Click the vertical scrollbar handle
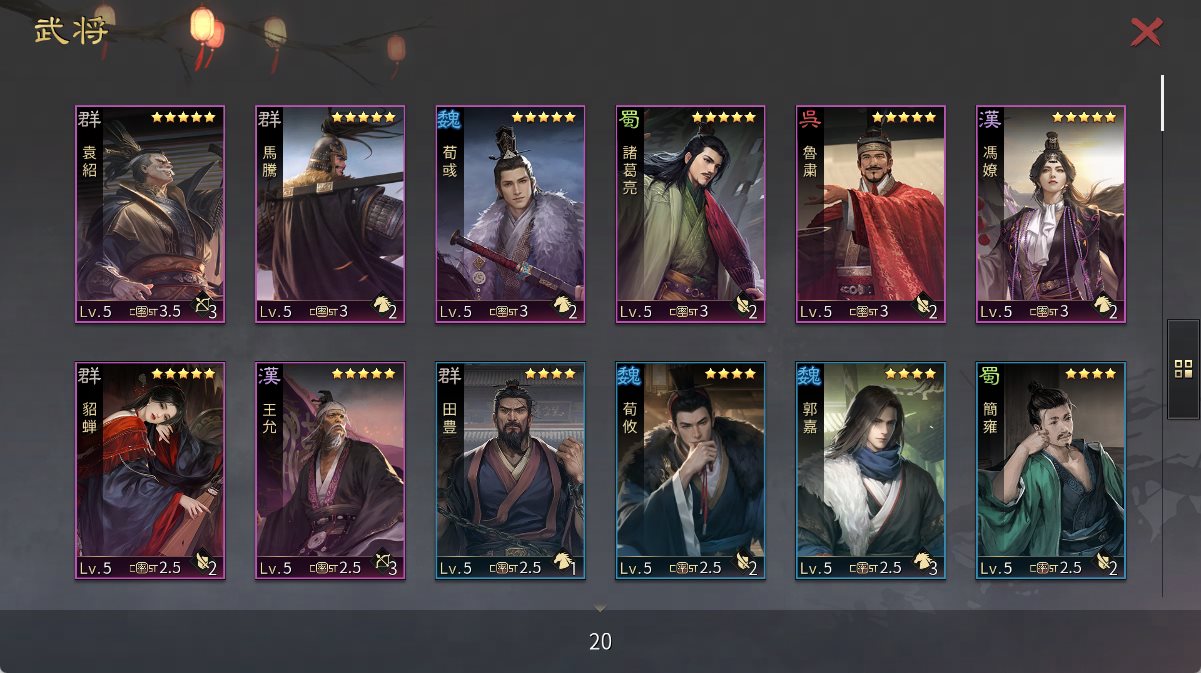Image resolution: width=1201 pixels, height=673 pixels. (1162, 102)
